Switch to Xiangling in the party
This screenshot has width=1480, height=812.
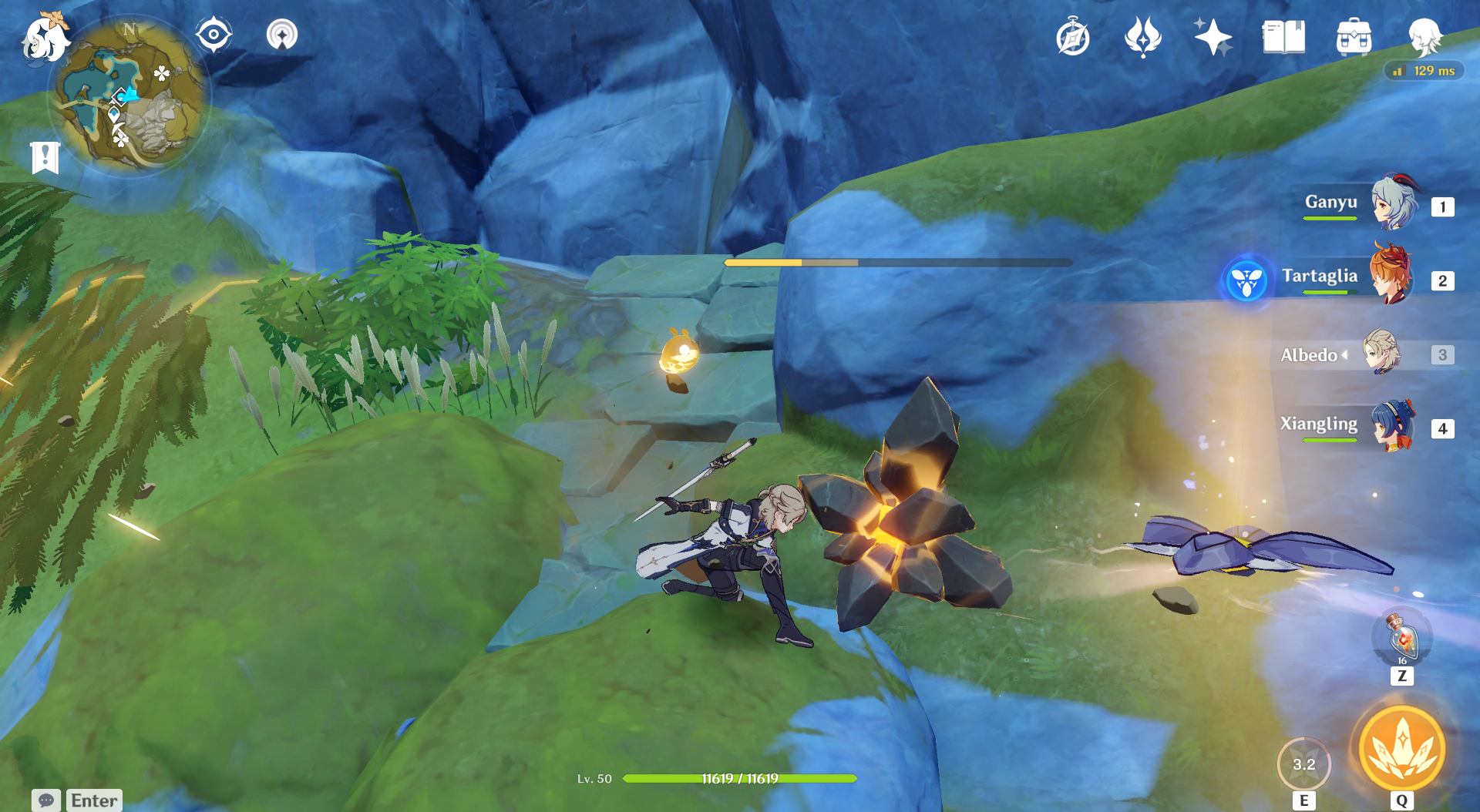point(1394,426)
